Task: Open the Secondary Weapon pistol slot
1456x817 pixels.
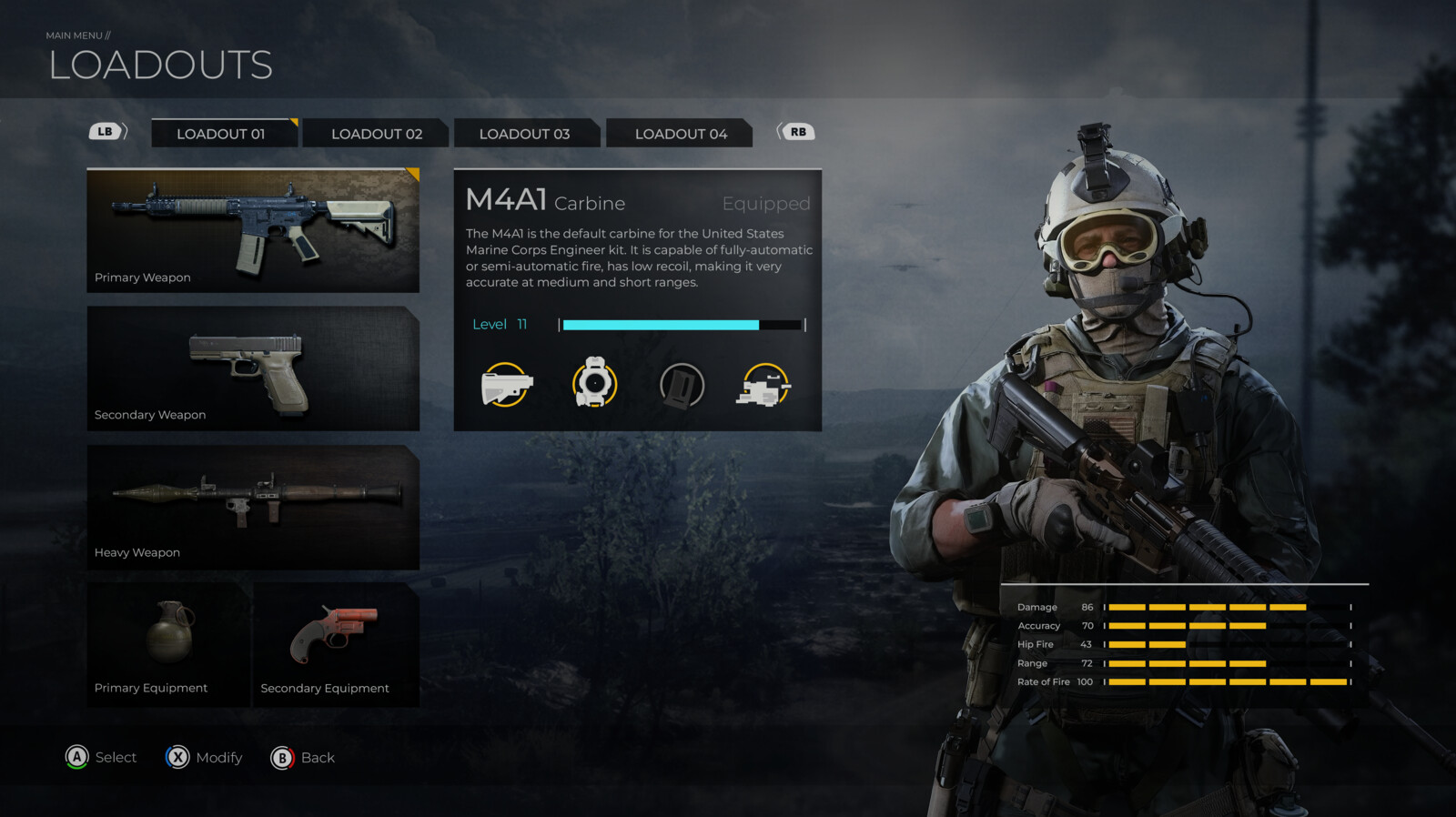Action: pyautogui.click(x=253, y=368)
